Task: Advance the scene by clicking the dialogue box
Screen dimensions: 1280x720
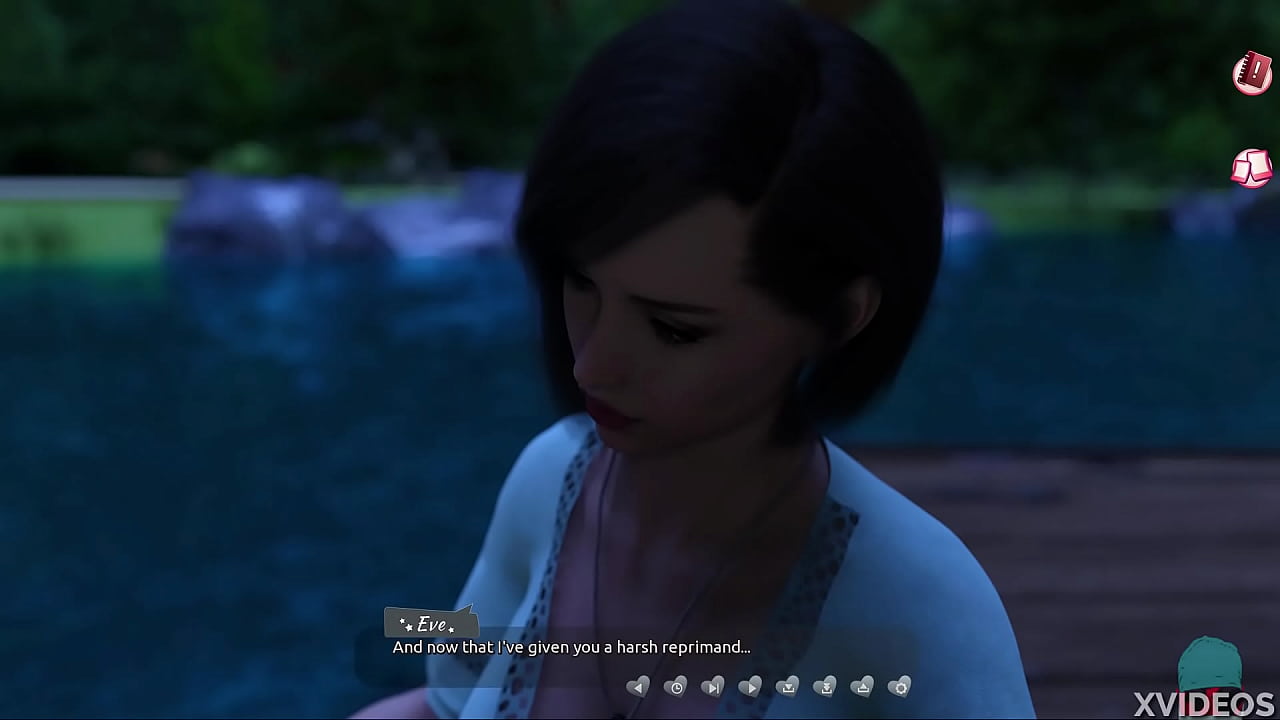Action: click(571, 647)
